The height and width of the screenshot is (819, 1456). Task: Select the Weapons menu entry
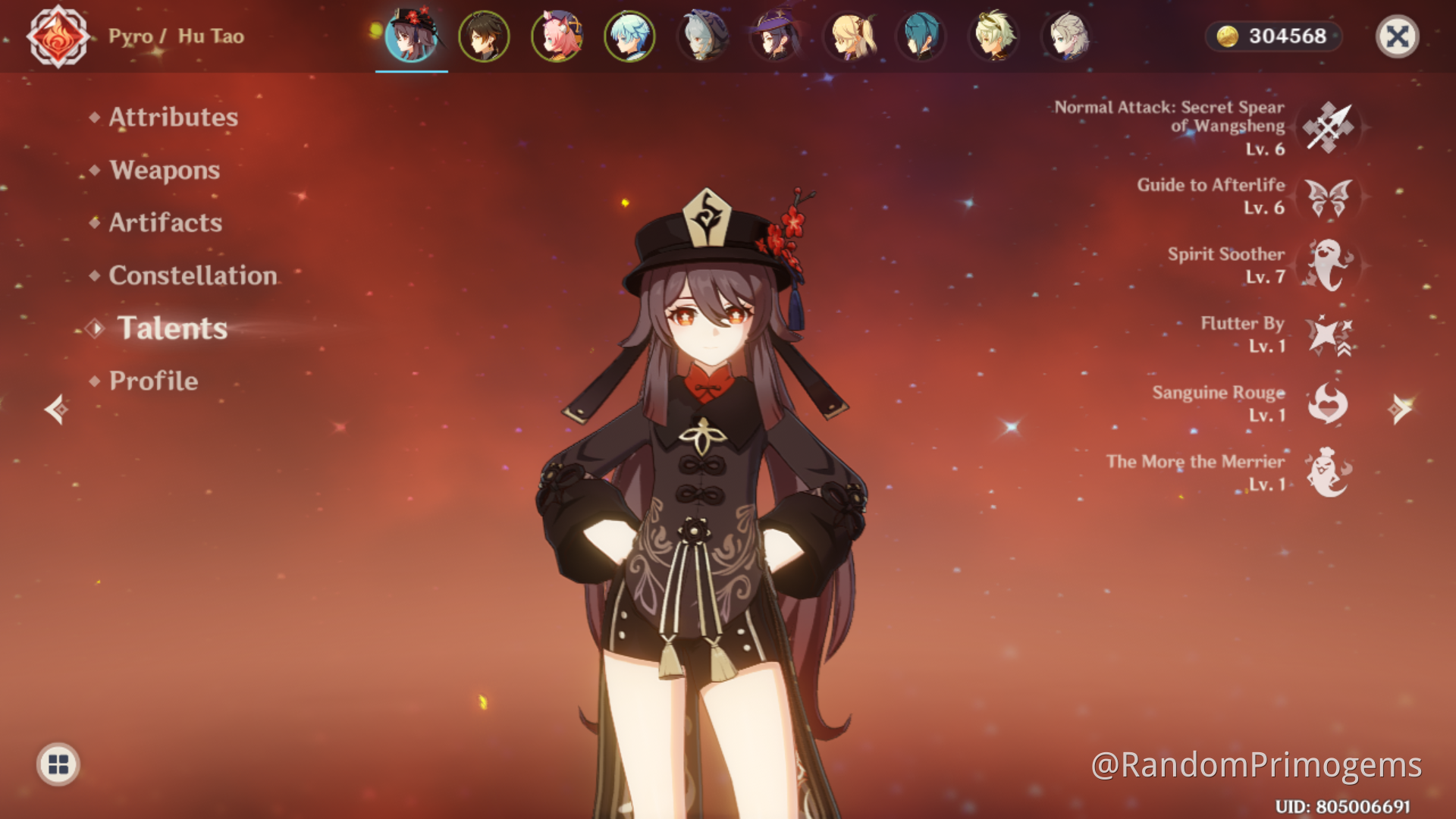(165, 170)
